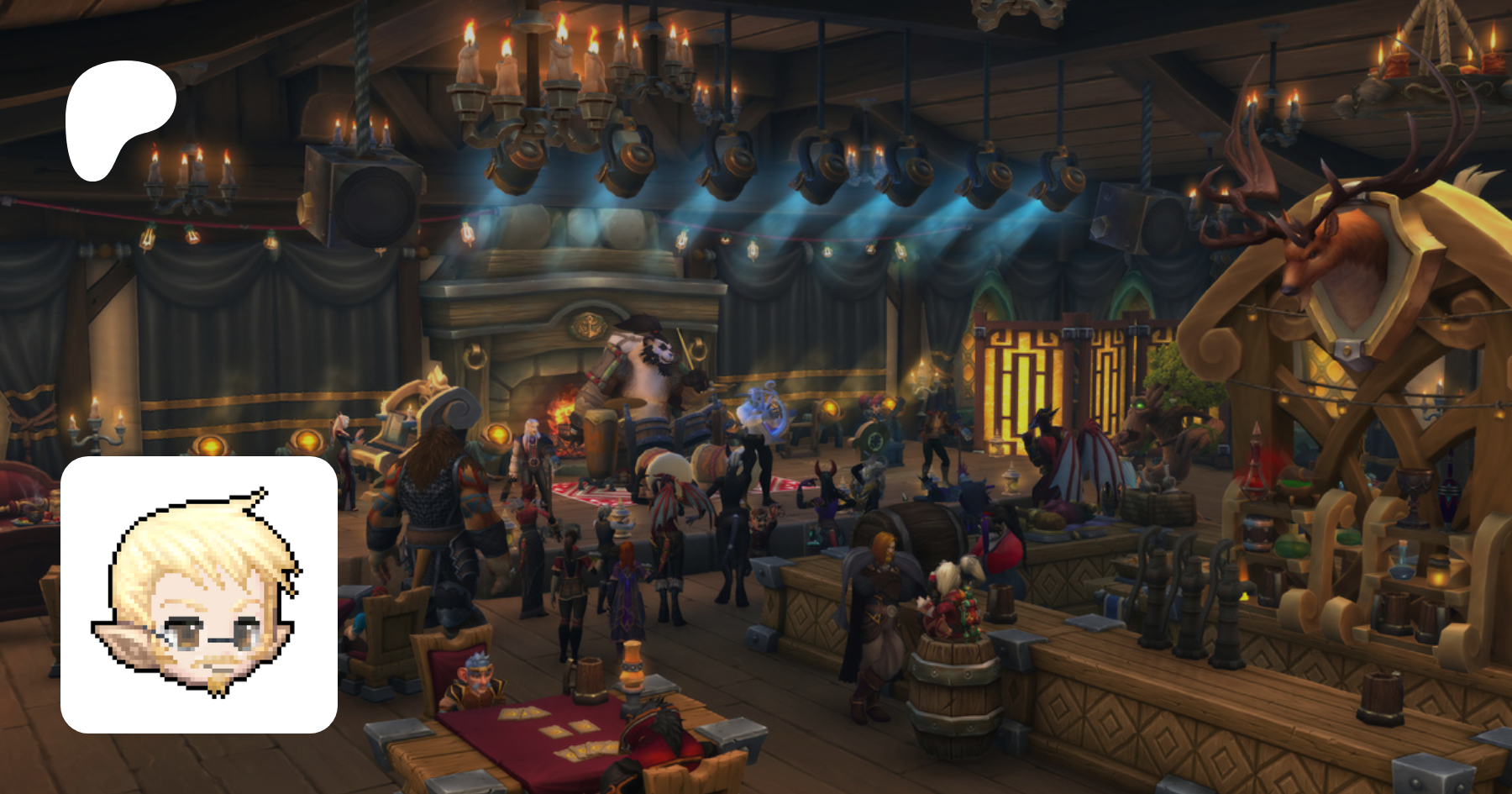Viewport: 1512px width, 794px height.
Task: Open the blond pixel-art elf avatar
Action: [199, 595]
